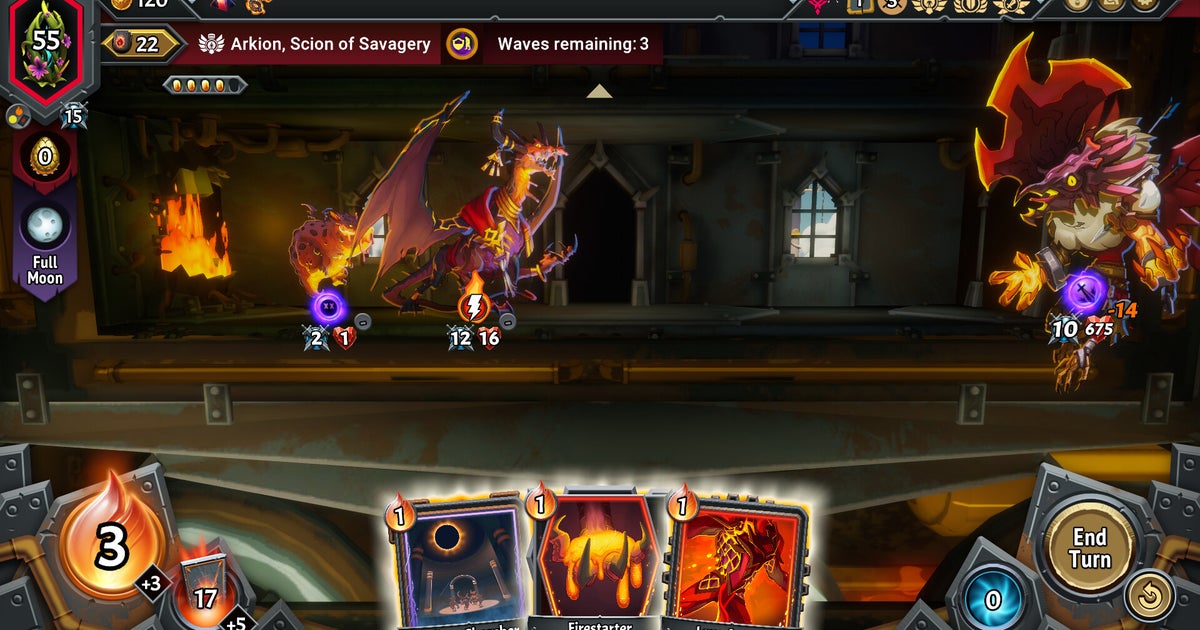
Task: Inspect the purple sword status icon on the boss
Action: 1085,293
